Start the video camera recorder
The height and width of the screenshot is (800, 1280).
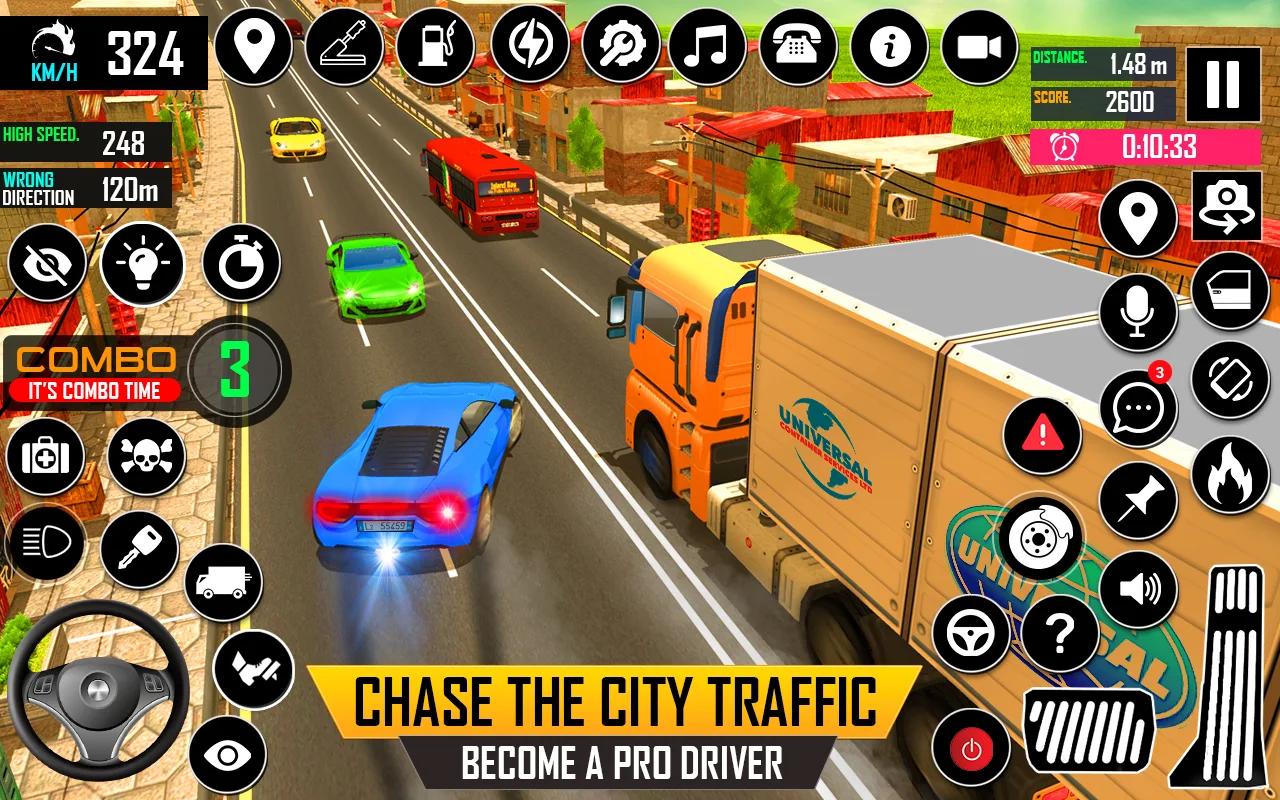point(979,45)
